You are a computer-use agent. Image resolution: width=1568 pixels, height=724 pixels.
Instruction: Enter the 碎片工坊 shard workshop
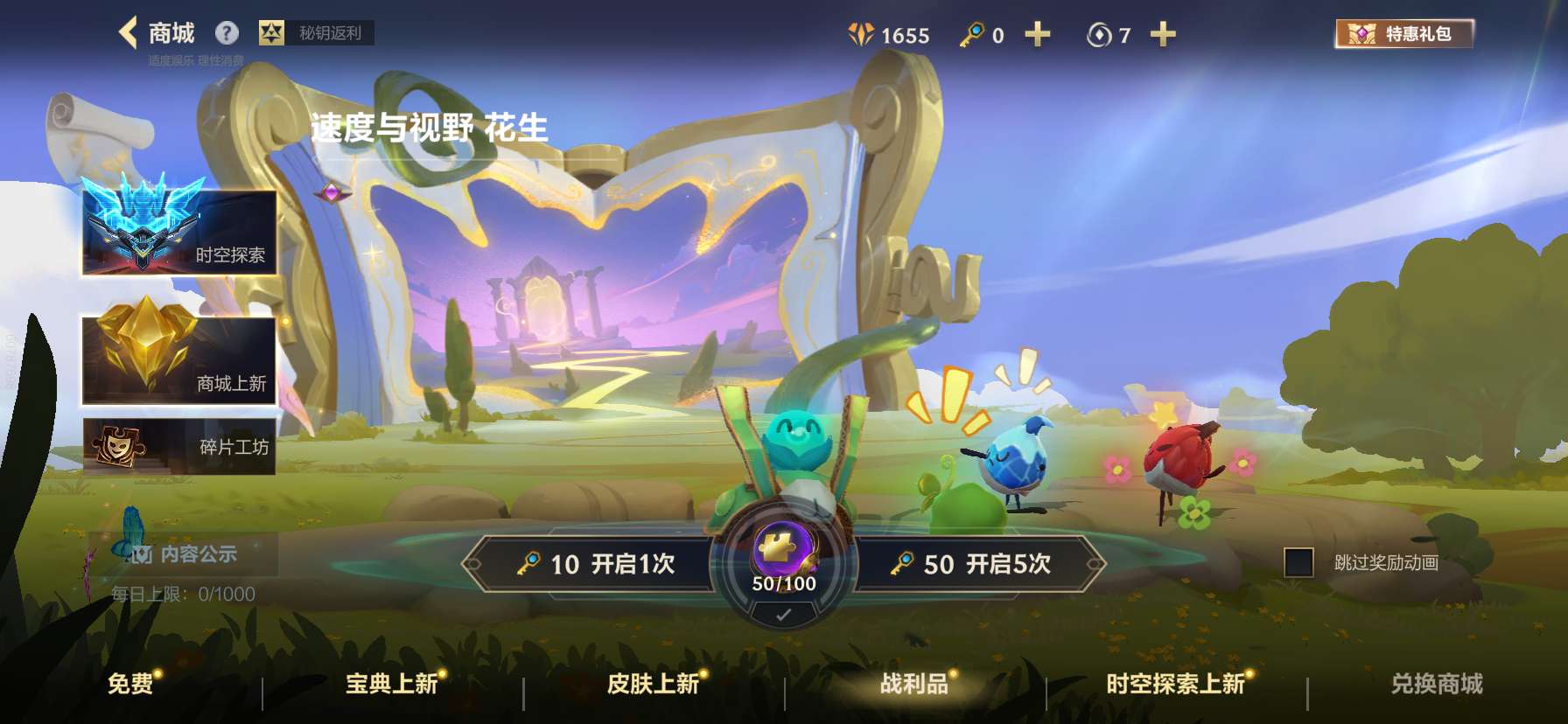[x=179, y=448]
